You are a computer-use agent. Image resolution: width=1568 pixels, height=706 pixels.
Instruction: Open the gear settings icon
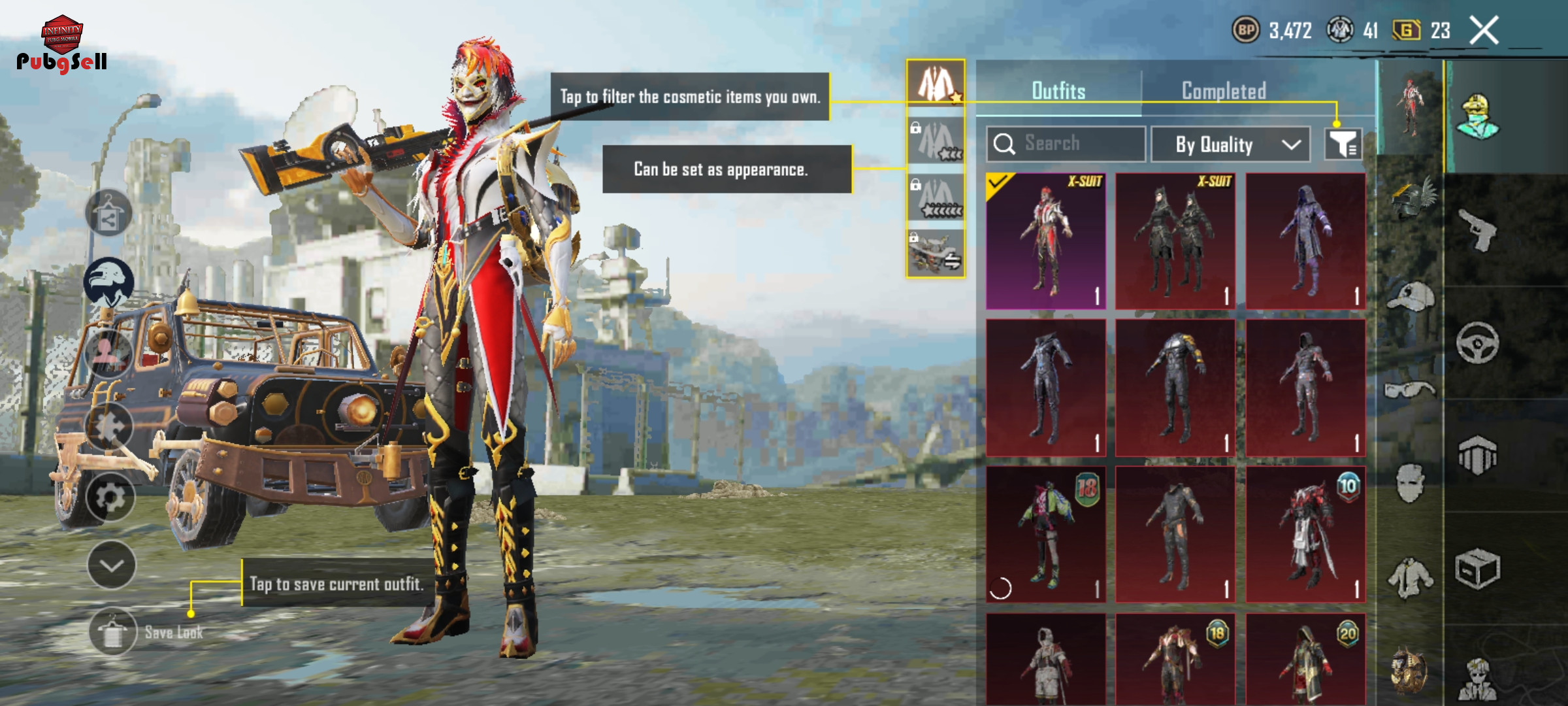coord(110,497)
